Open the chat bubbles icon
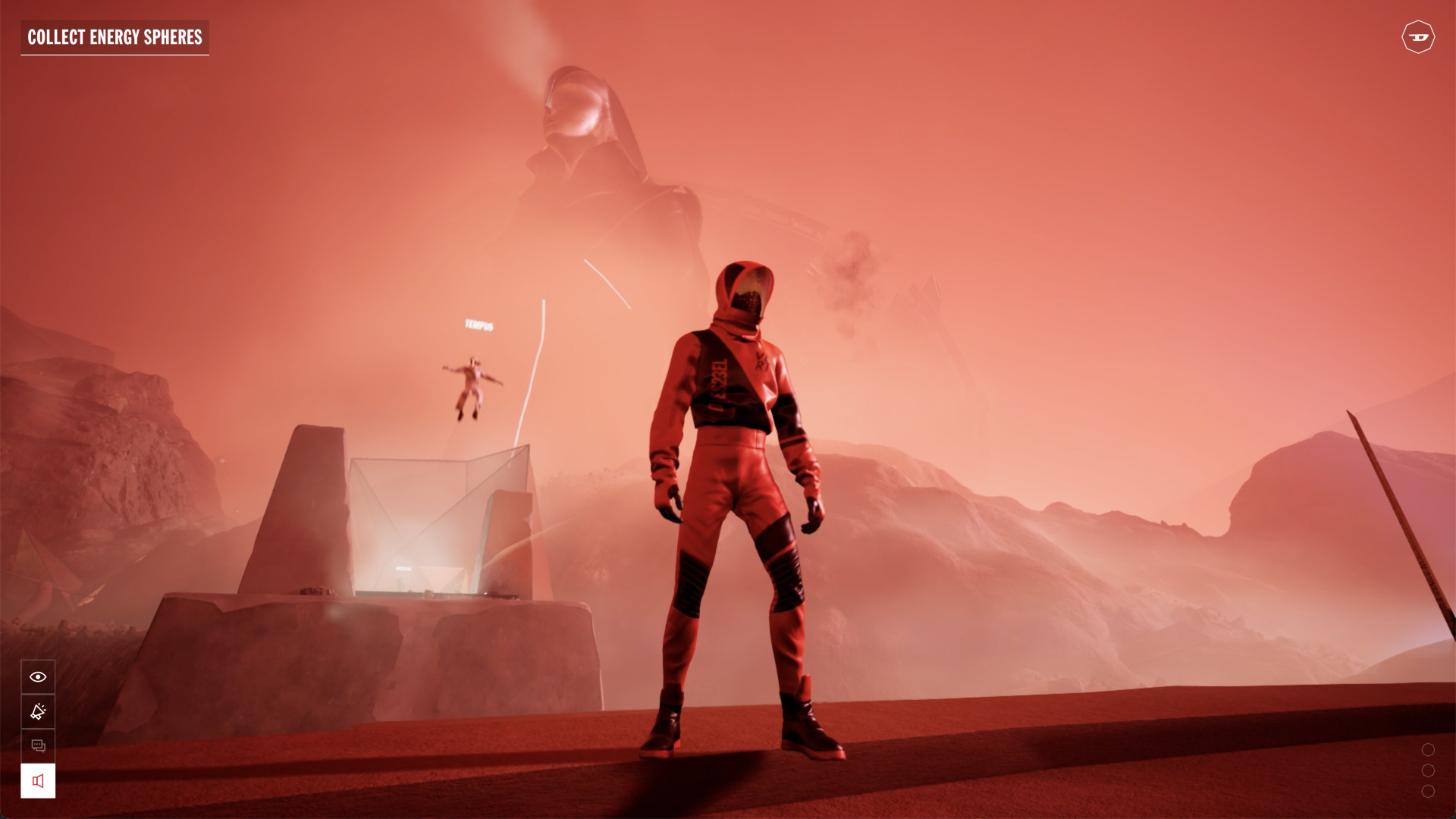Viewport: 1456px width, 819px height. pos(38,746)
